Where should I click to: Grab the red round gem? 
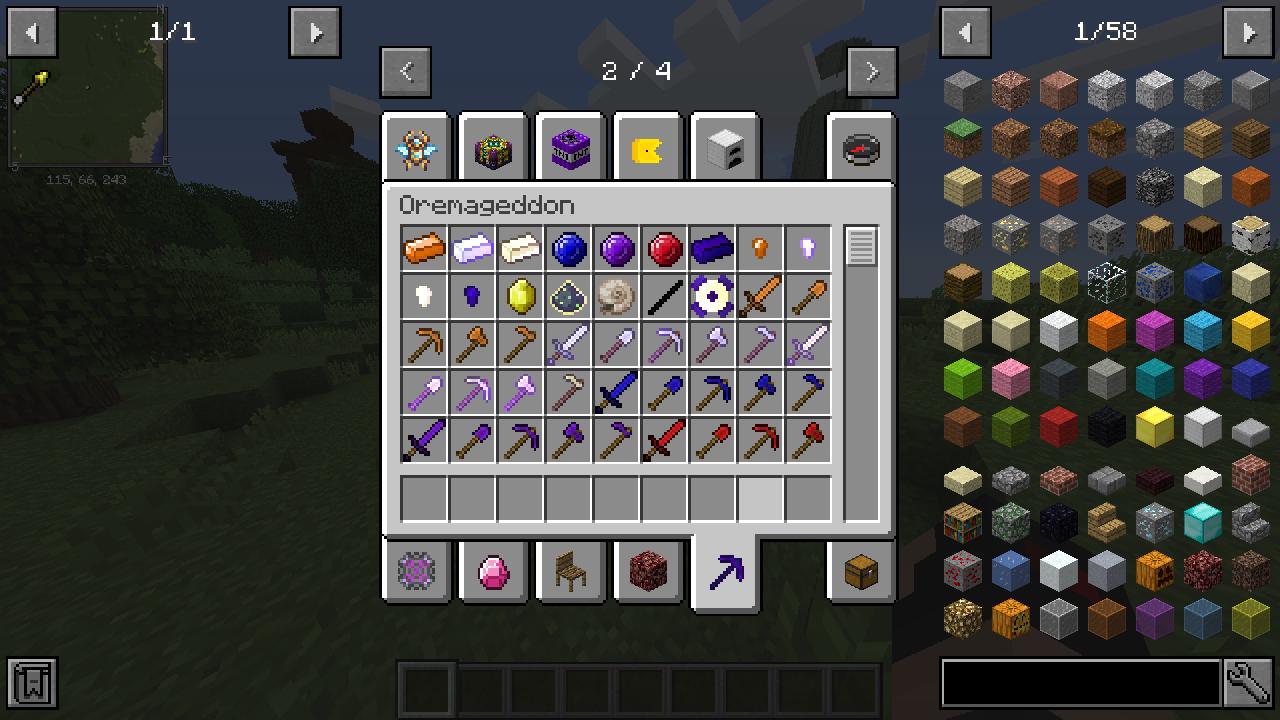pyautogui.click(x=664, y=249)
